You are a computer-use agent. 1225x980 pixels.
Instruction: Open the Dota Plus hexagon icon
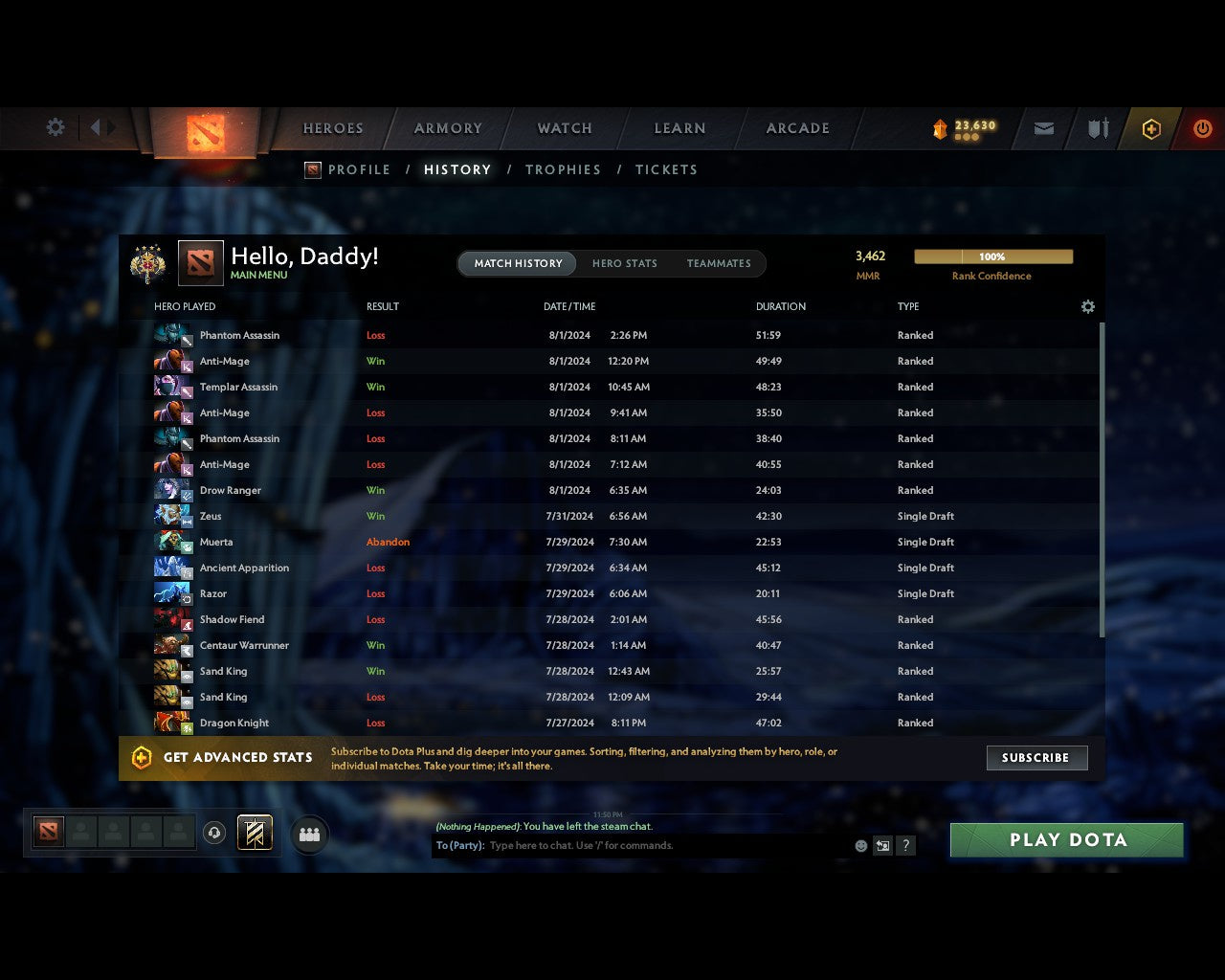pyautogui.click(x=1151, y=128)
